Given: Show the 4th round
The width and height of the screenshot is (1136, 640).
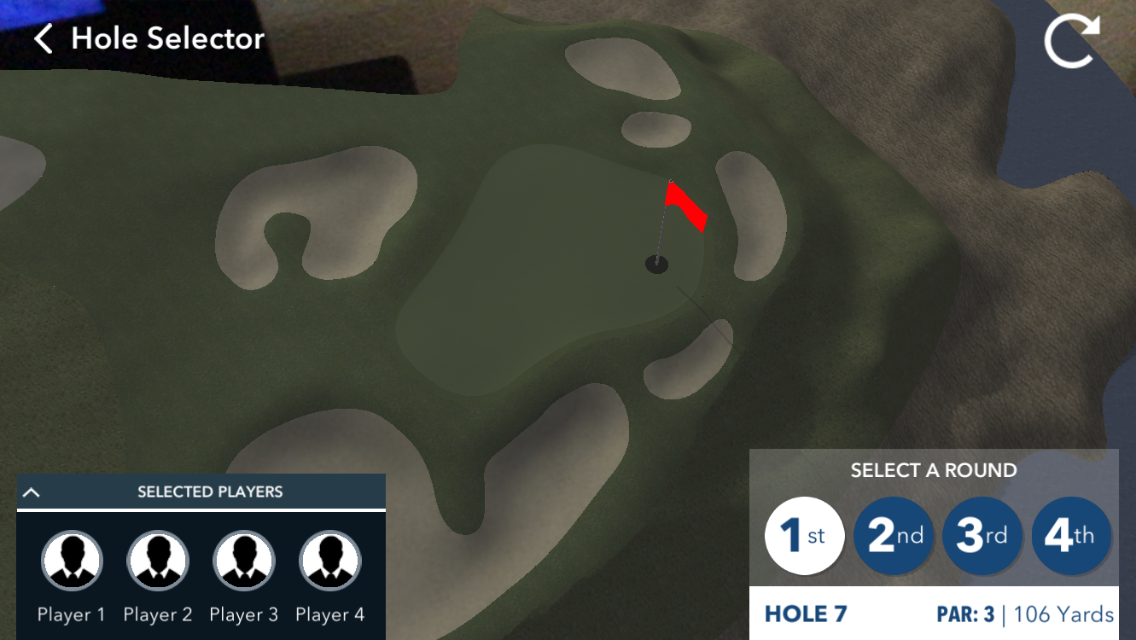Looking at the screenshot, I should click(1070, 536).
